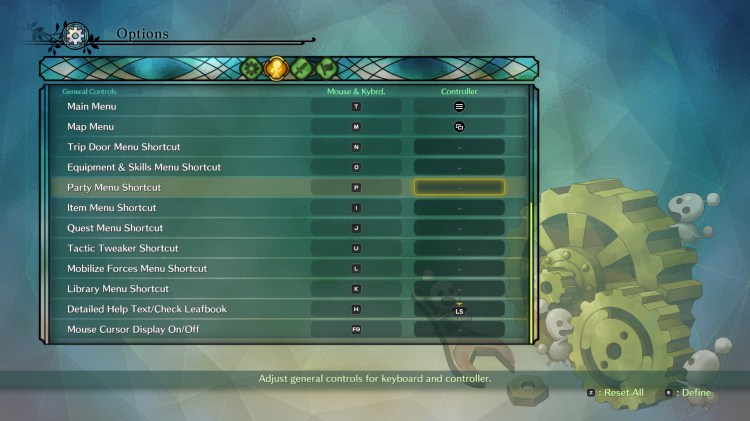Choose the Party Menu Shortcut keyboard binding
Viewport: 750px width, 421px height.
pos(356,187)
